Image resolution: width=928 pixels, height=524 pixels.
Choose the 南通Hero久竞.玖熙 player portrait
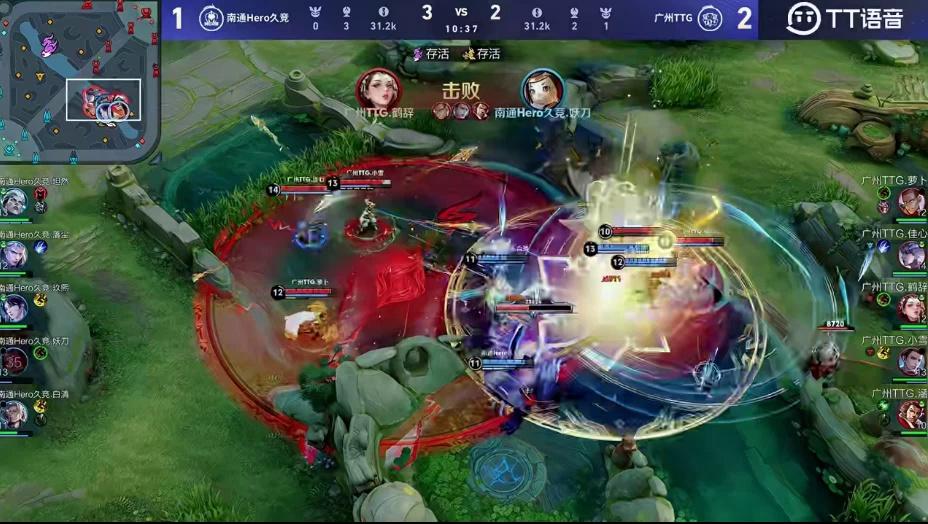[x=13, y=308]
